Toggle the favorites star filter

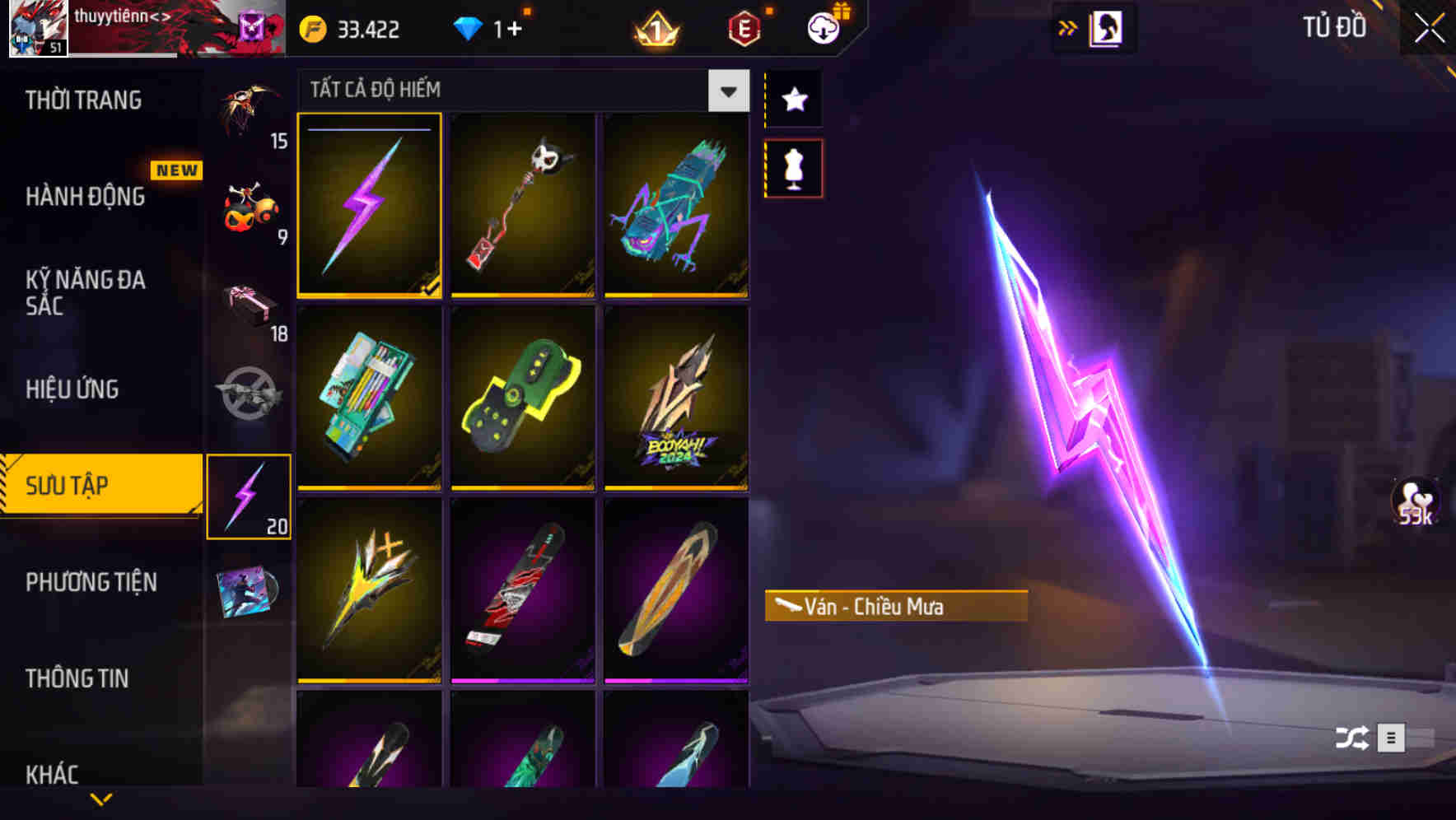tap(793, 99)
